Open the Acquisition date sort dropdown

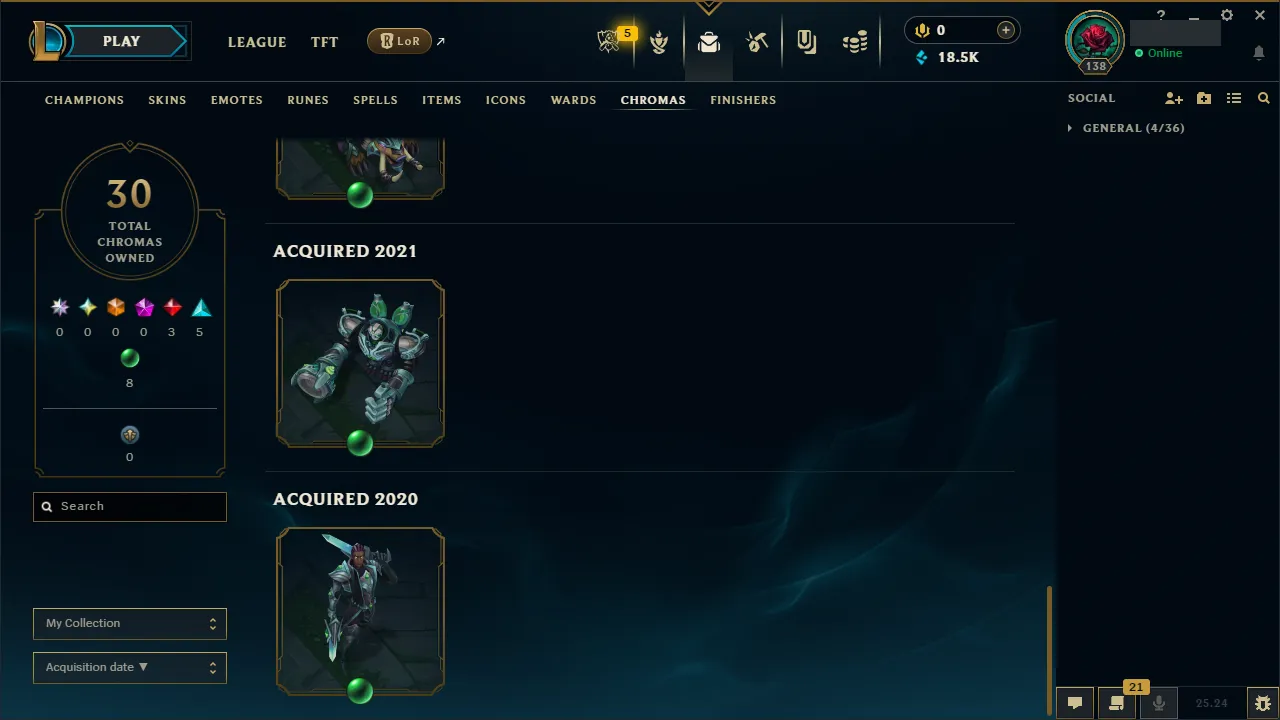[x=129, y=667]
